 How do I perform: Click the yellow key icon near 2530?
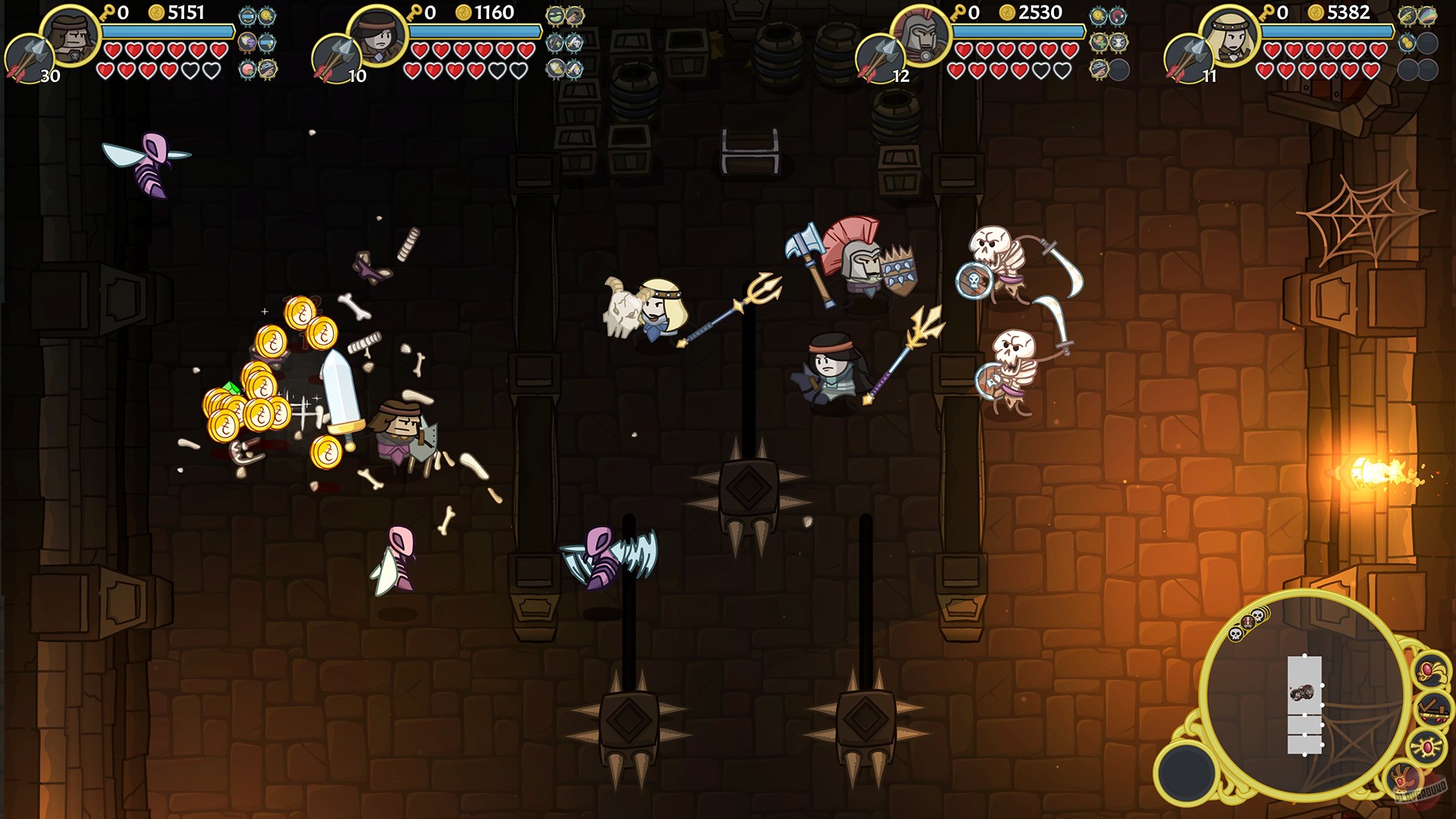click(959, 13)
